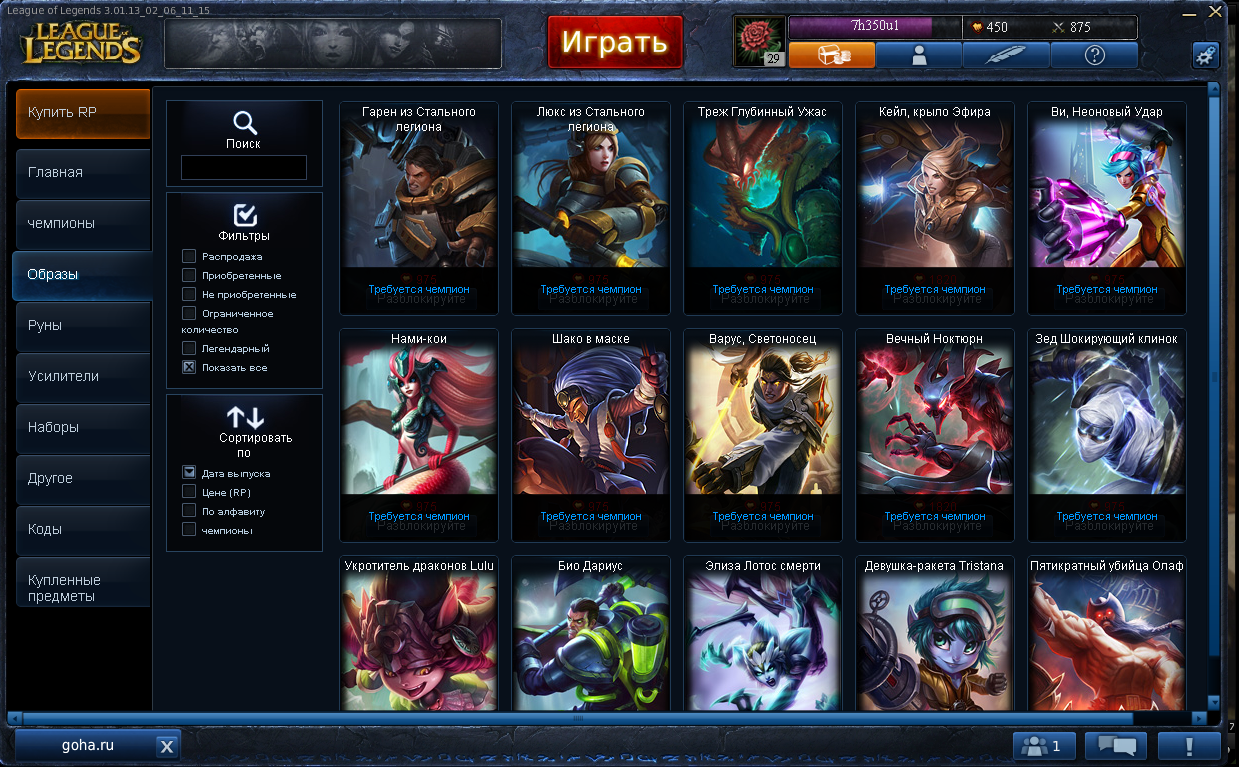The height and width of the screenshot is (767, 1239).
Task: Click the Поиск search input field
Action: (244, 168)
